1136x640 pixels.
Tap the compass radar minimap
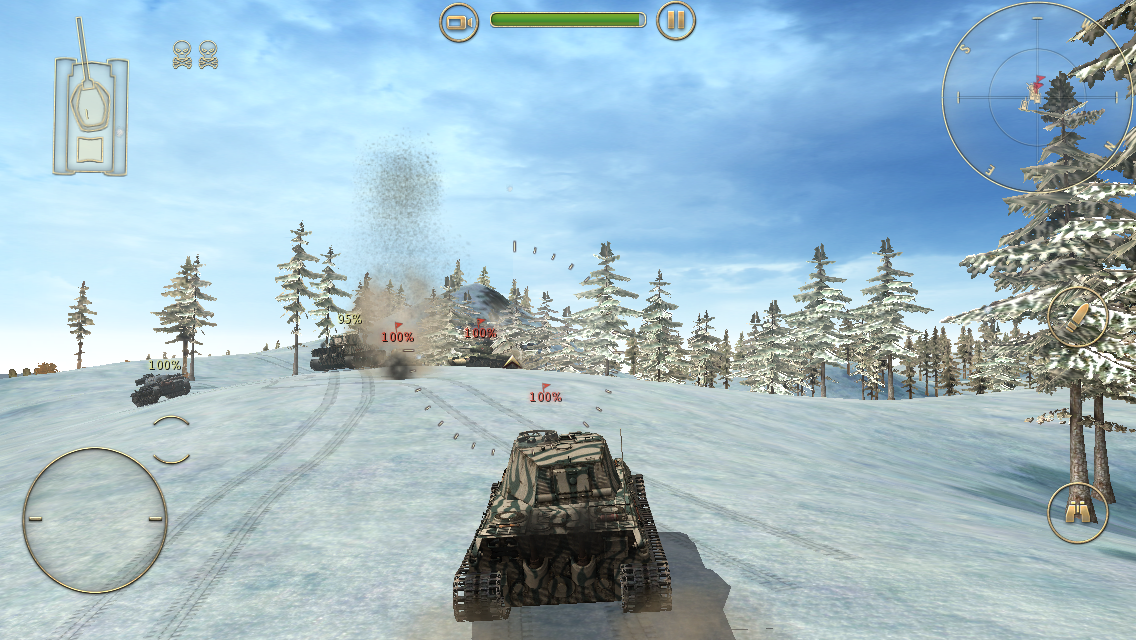point(1036,97)
